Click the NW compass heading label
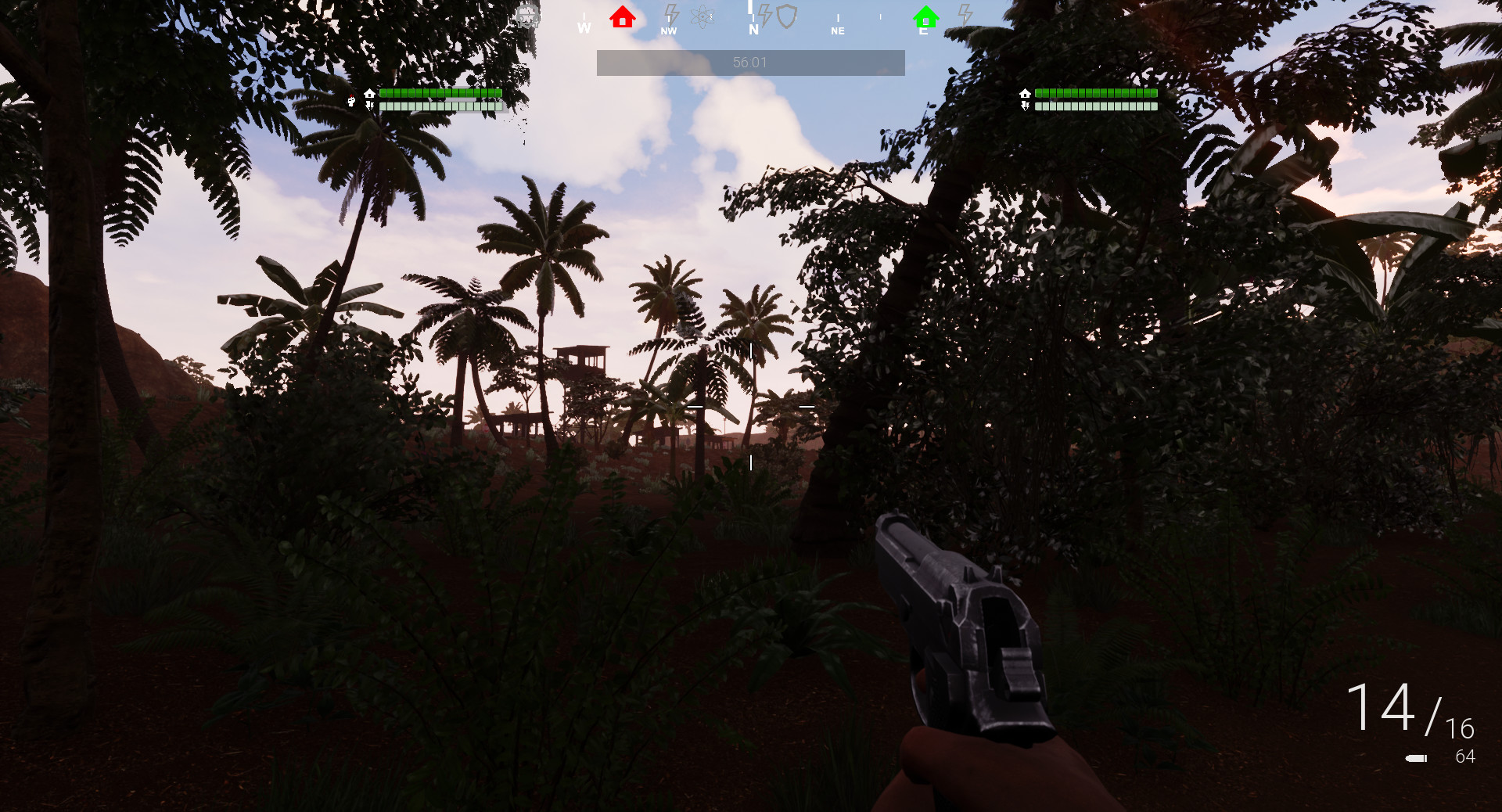This screenshot has height=812, width=1502. tap(668, 31)
